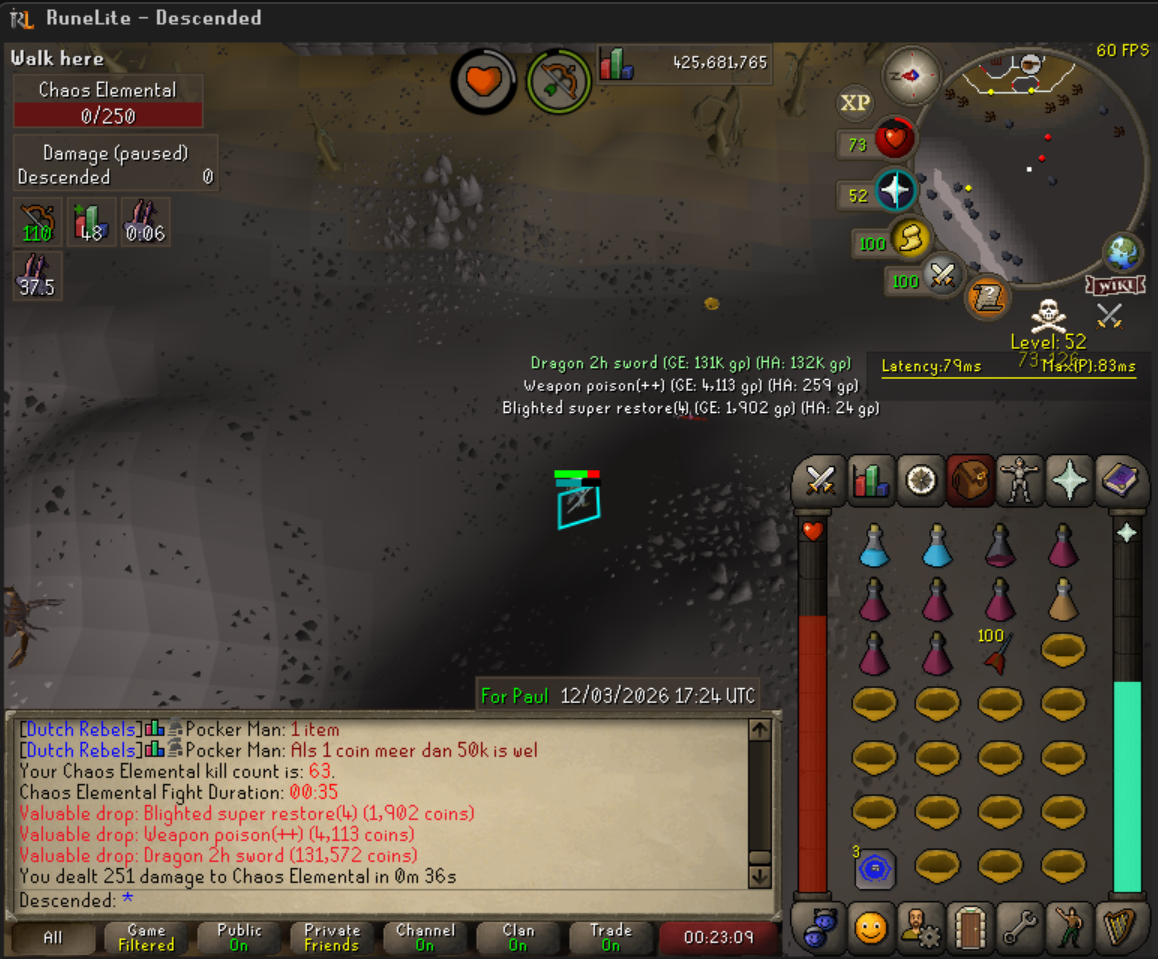Open the Combat Options tab
This screenshot has width=1158, height=959.
(820, 481)
